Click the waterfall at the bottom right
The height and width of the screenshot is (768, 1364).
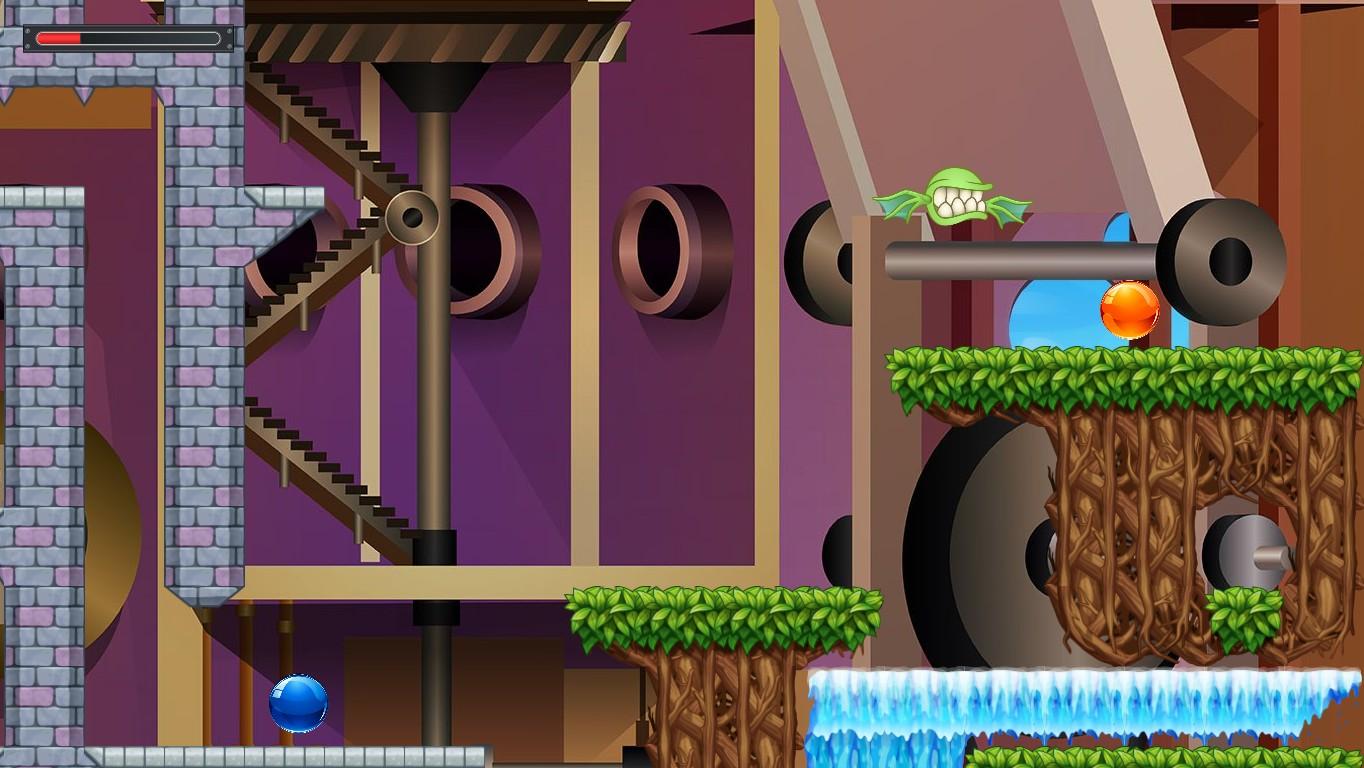point(1080,700)
